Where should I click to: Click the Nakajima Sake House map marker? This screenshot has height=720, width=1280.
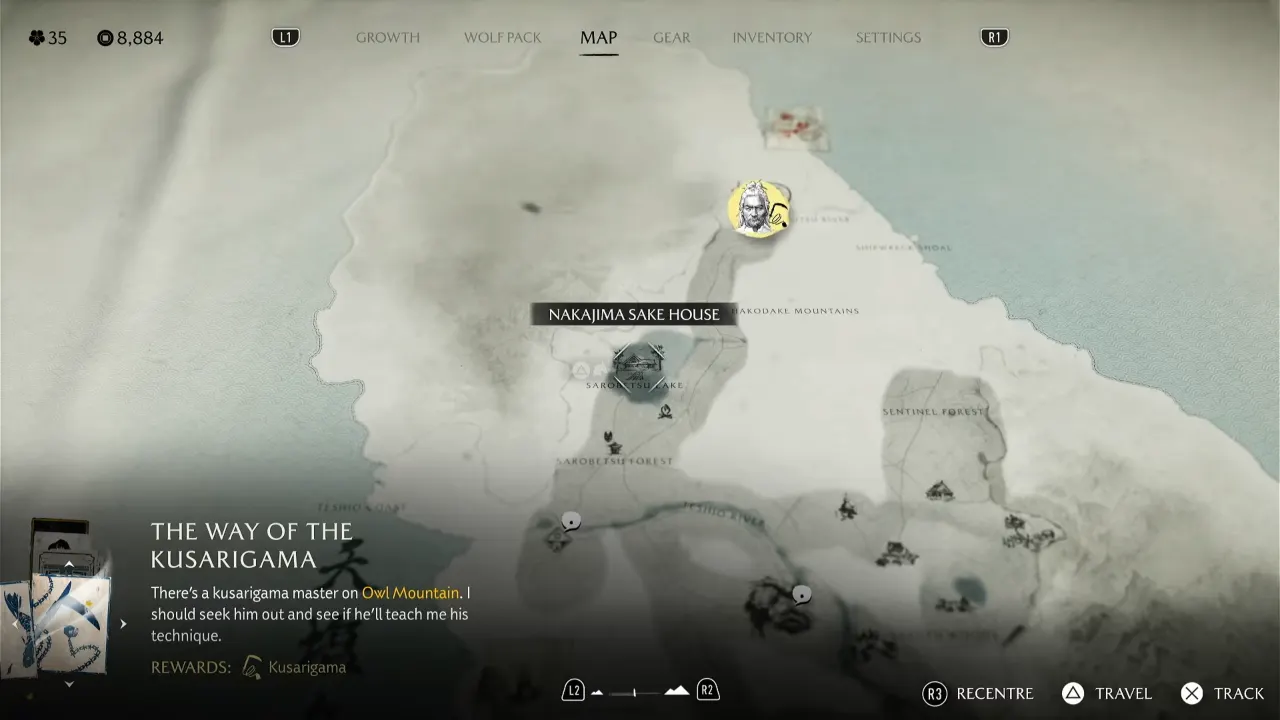pos(640,361)
